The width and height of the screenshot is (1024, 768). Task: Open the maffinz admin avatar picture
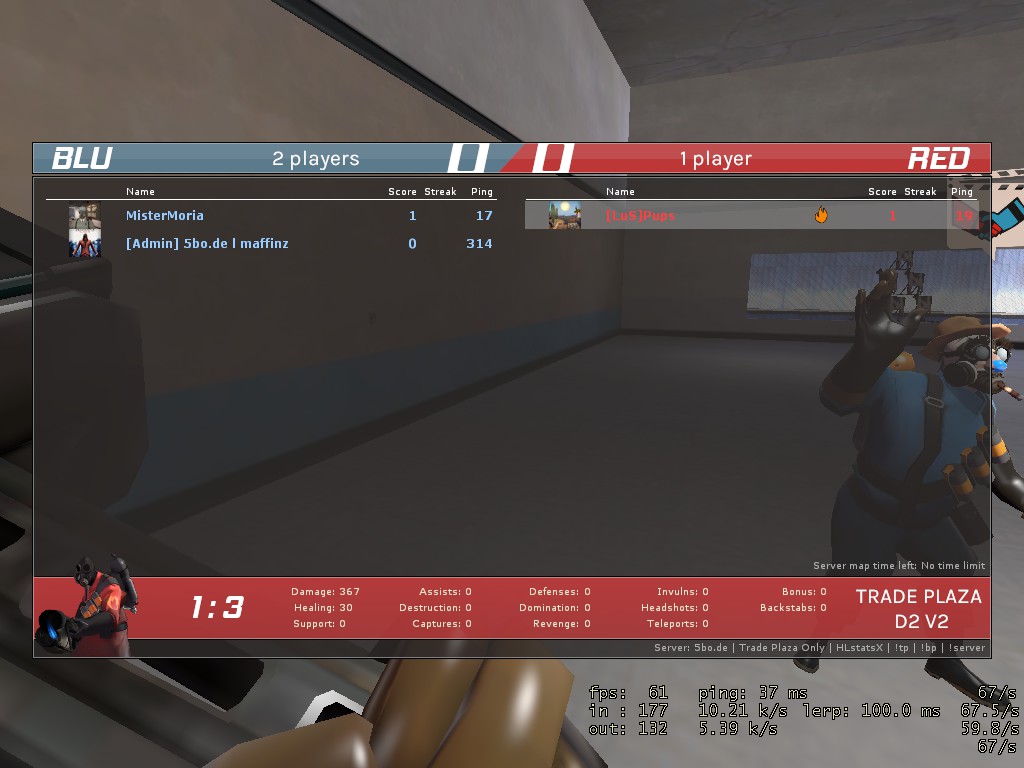(84, 243)
